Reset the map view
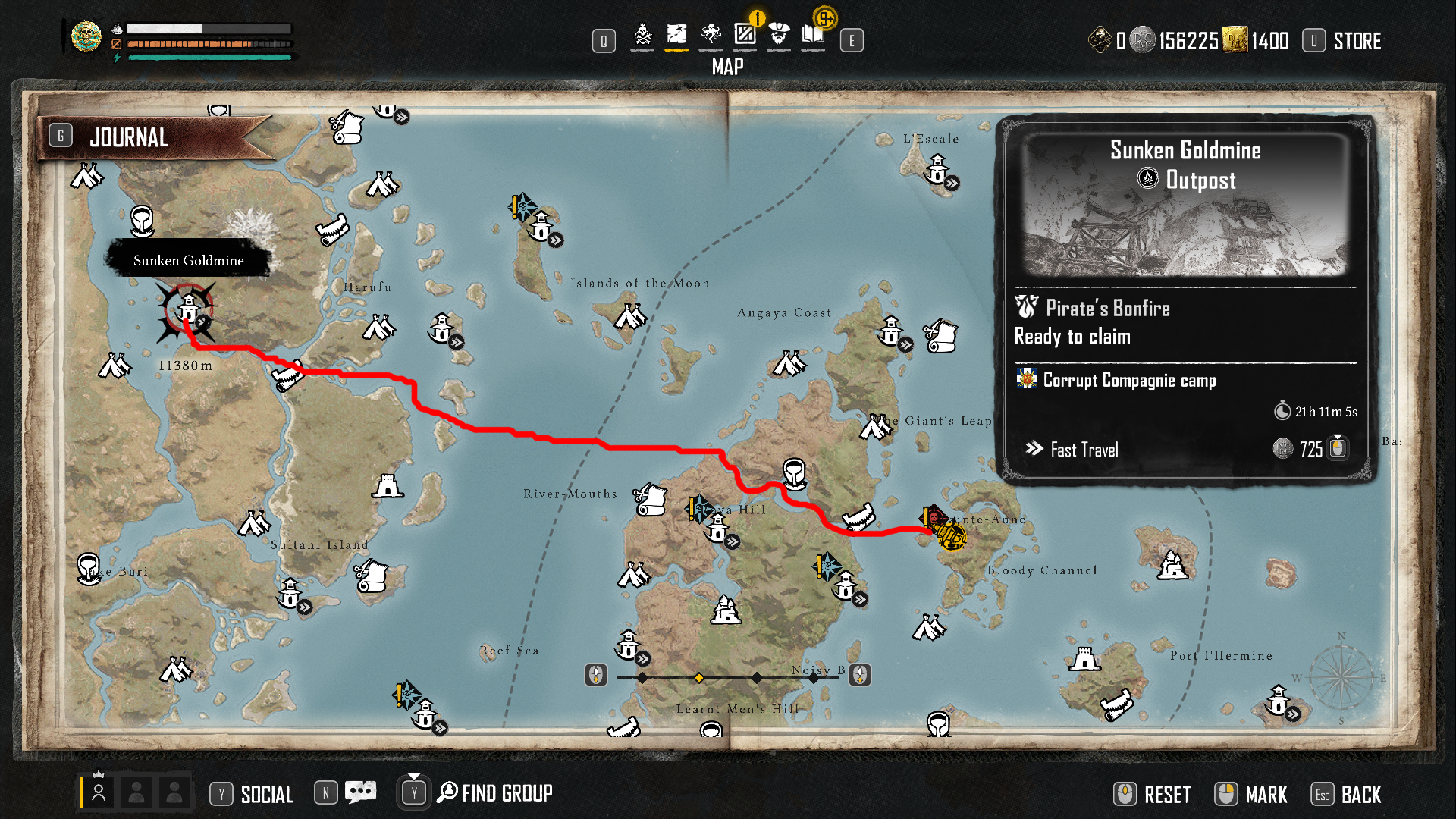 (x=1167, y=794)
